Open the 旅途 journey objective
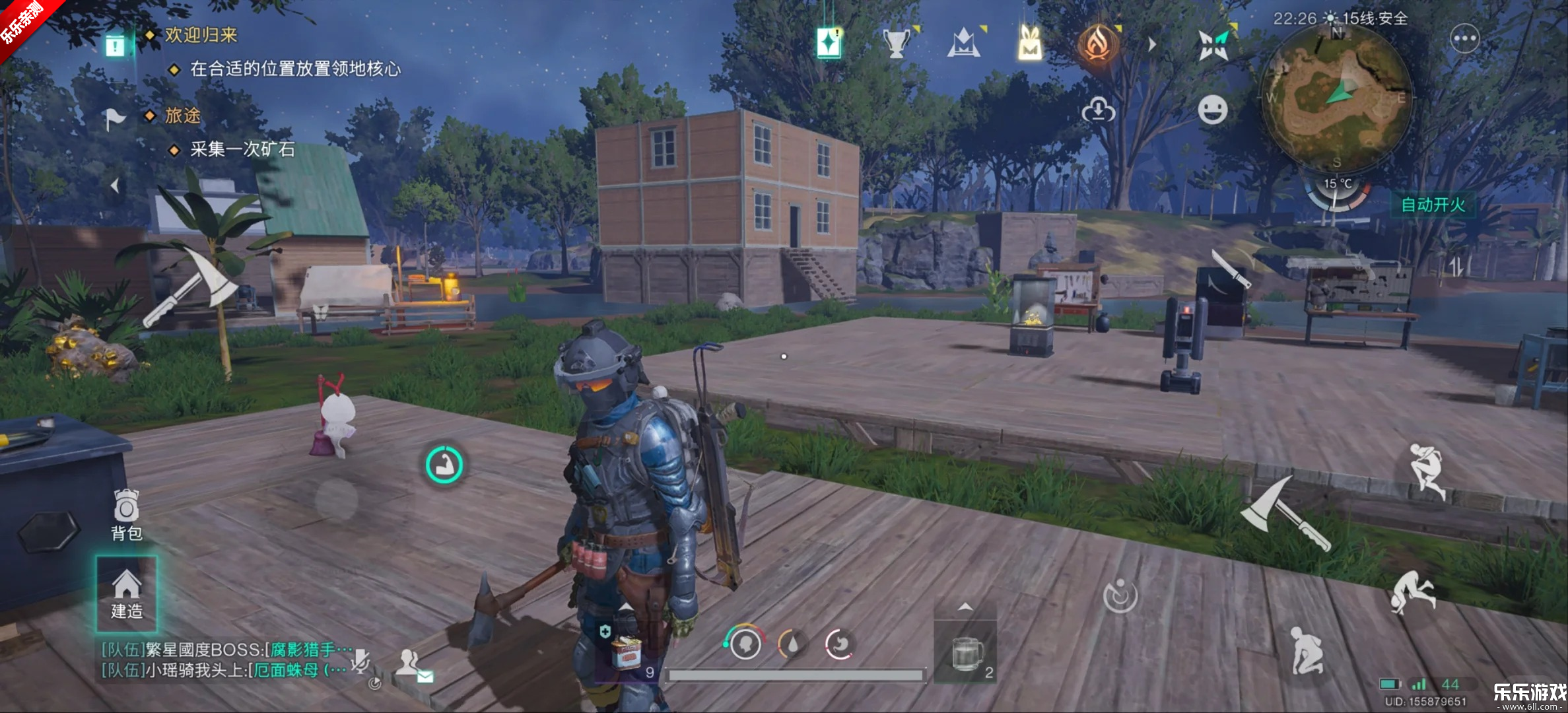The height and width of the screenshot is (713, 1568). tap(182, 116)
